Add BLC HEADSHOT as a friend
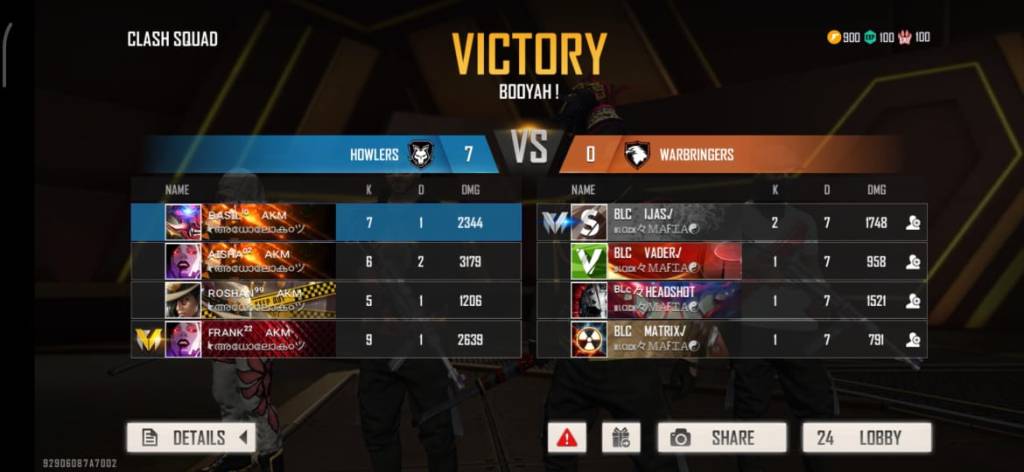1024x472 pixels. point(912,301)
